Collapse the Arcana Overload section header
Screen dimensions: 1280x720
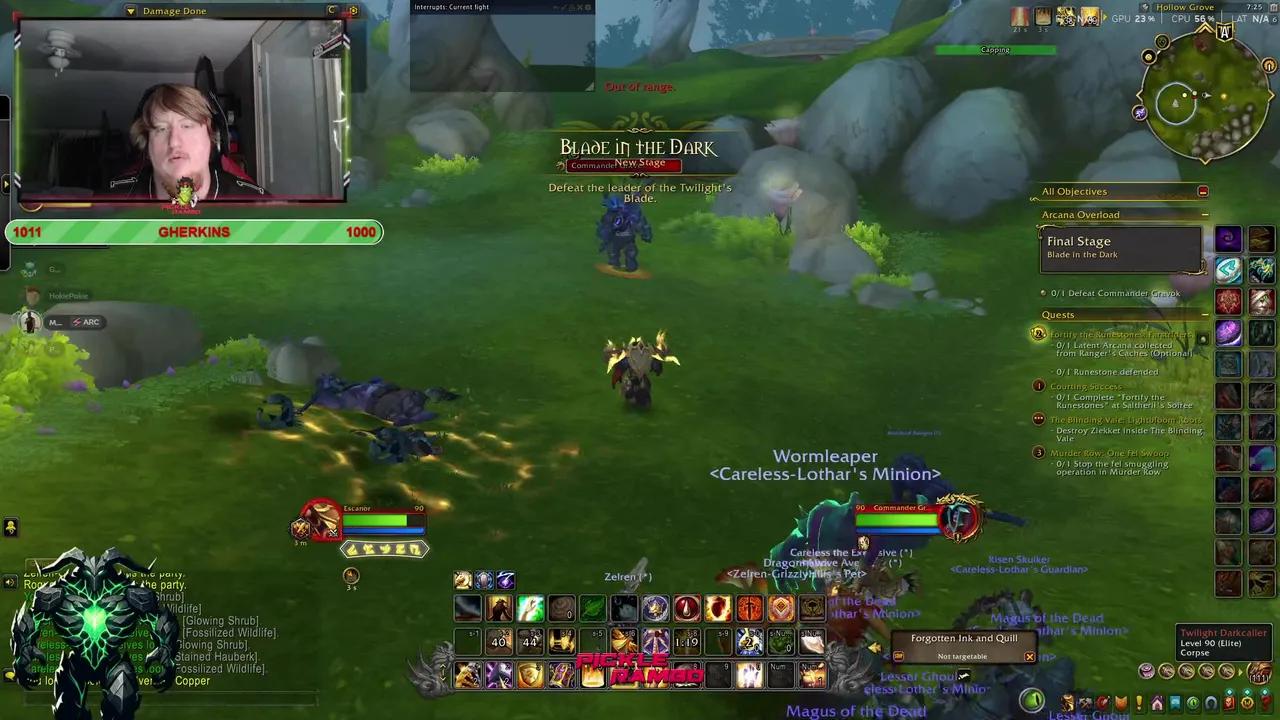pos(1204,215)
